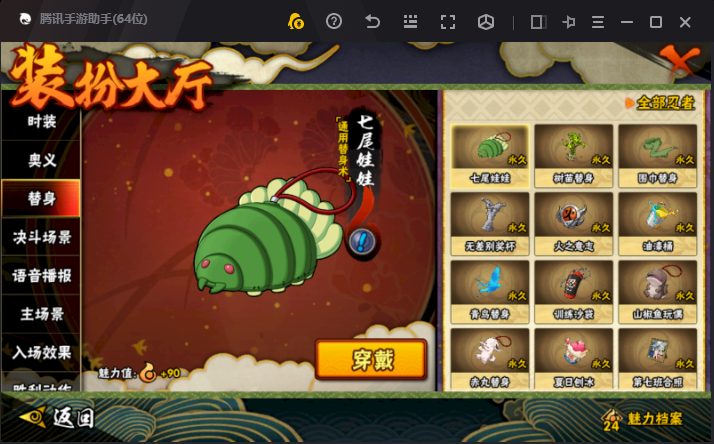Select the 围巾替身 tile
Screen dimensions: 714x444
[657, 153]
